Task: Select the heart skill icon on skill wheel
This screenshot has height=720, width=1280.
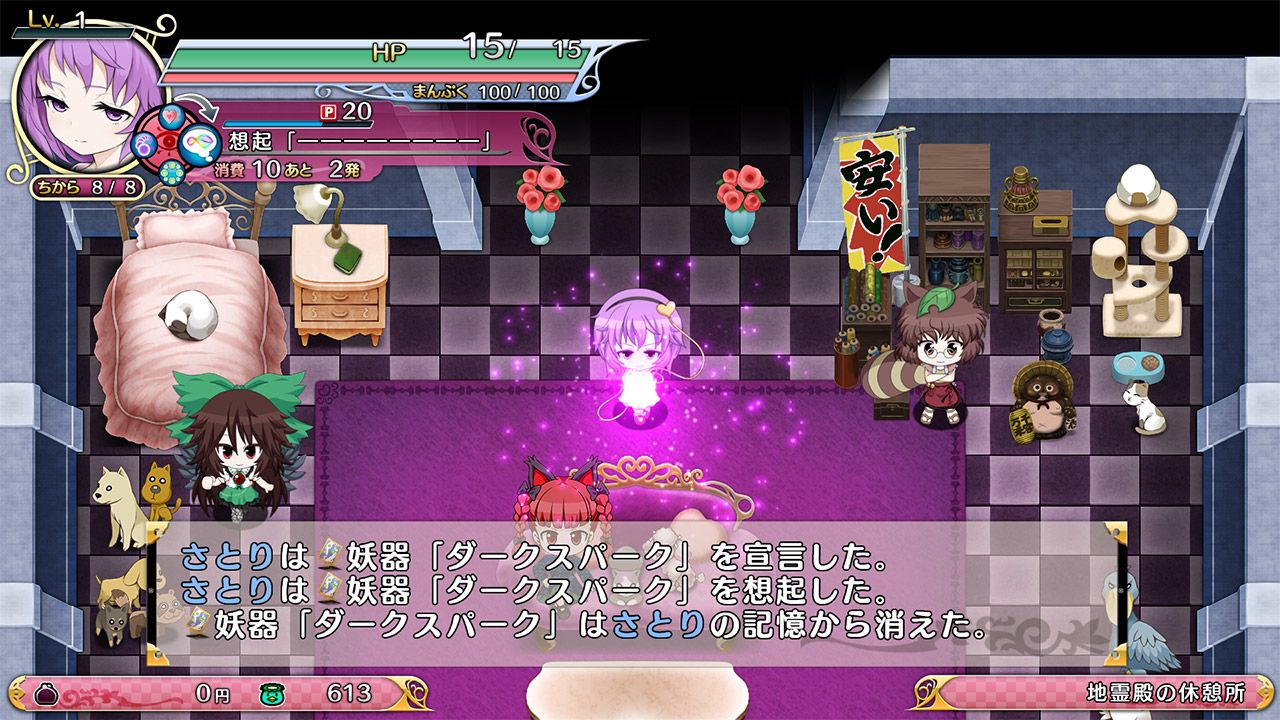Action: [171, 116]
